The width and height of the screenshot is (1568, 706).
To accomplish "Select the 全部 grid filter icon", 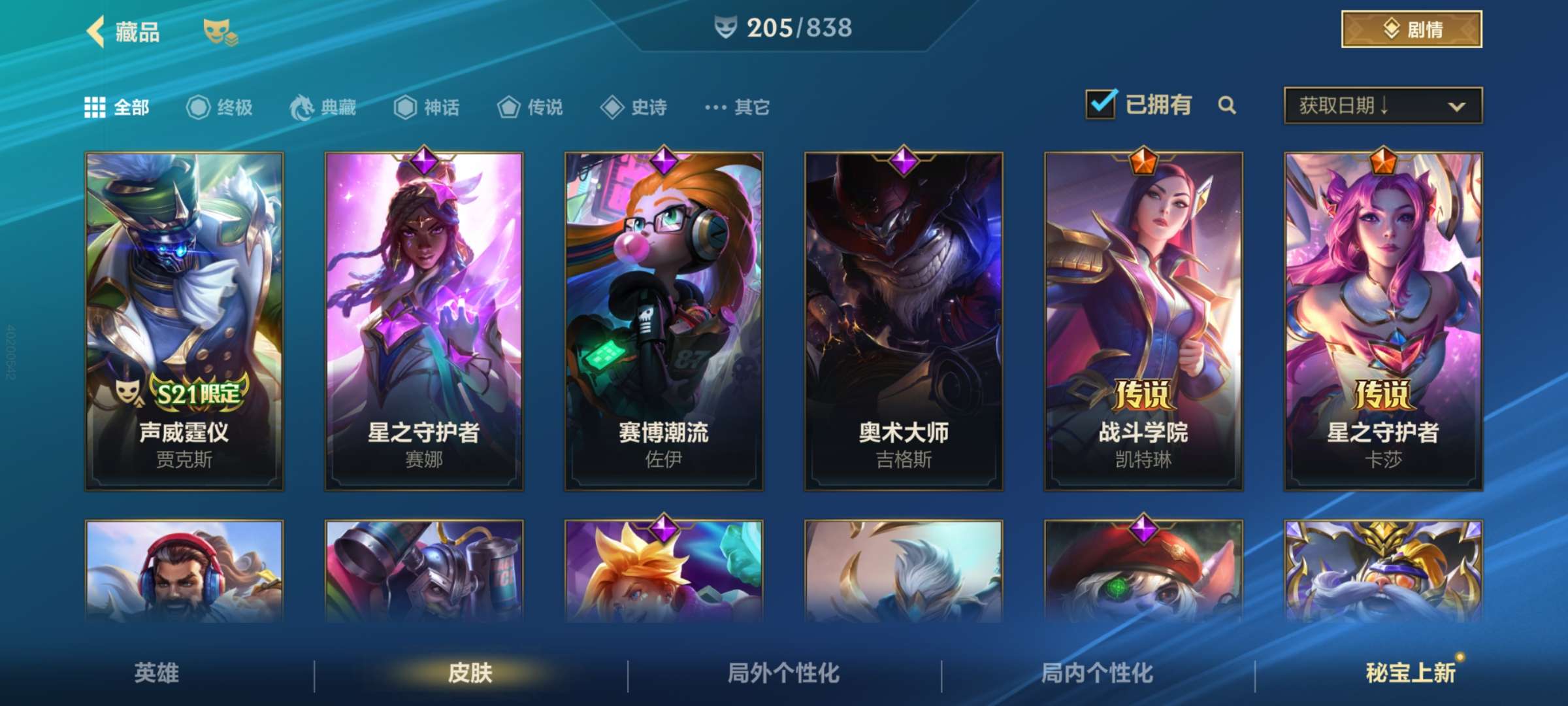I will (x=95, y=108).
